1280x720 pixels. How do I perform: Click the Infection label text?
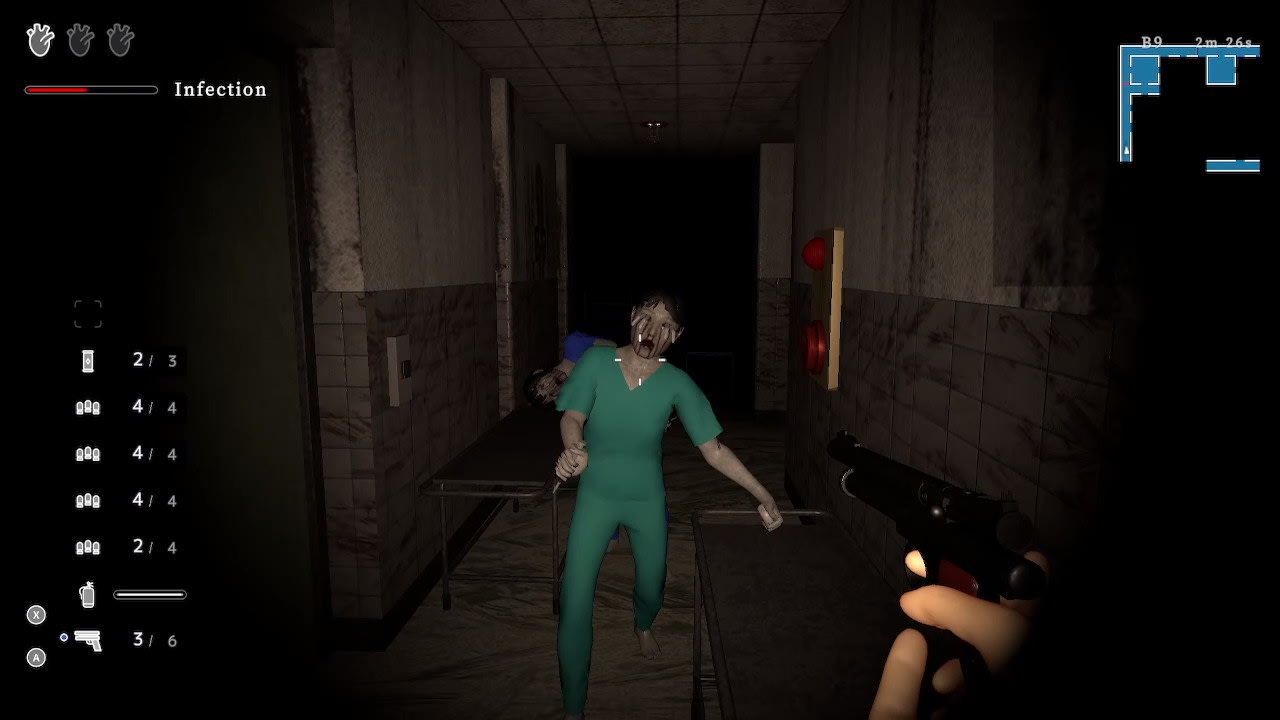[x=220, y=89]
